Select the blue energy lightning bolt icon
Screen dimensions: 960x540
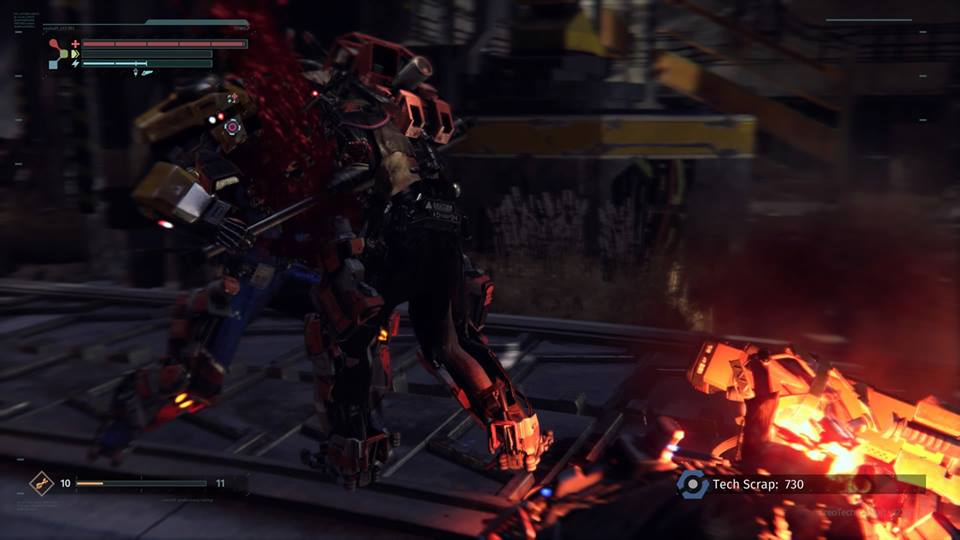(75, 63)
